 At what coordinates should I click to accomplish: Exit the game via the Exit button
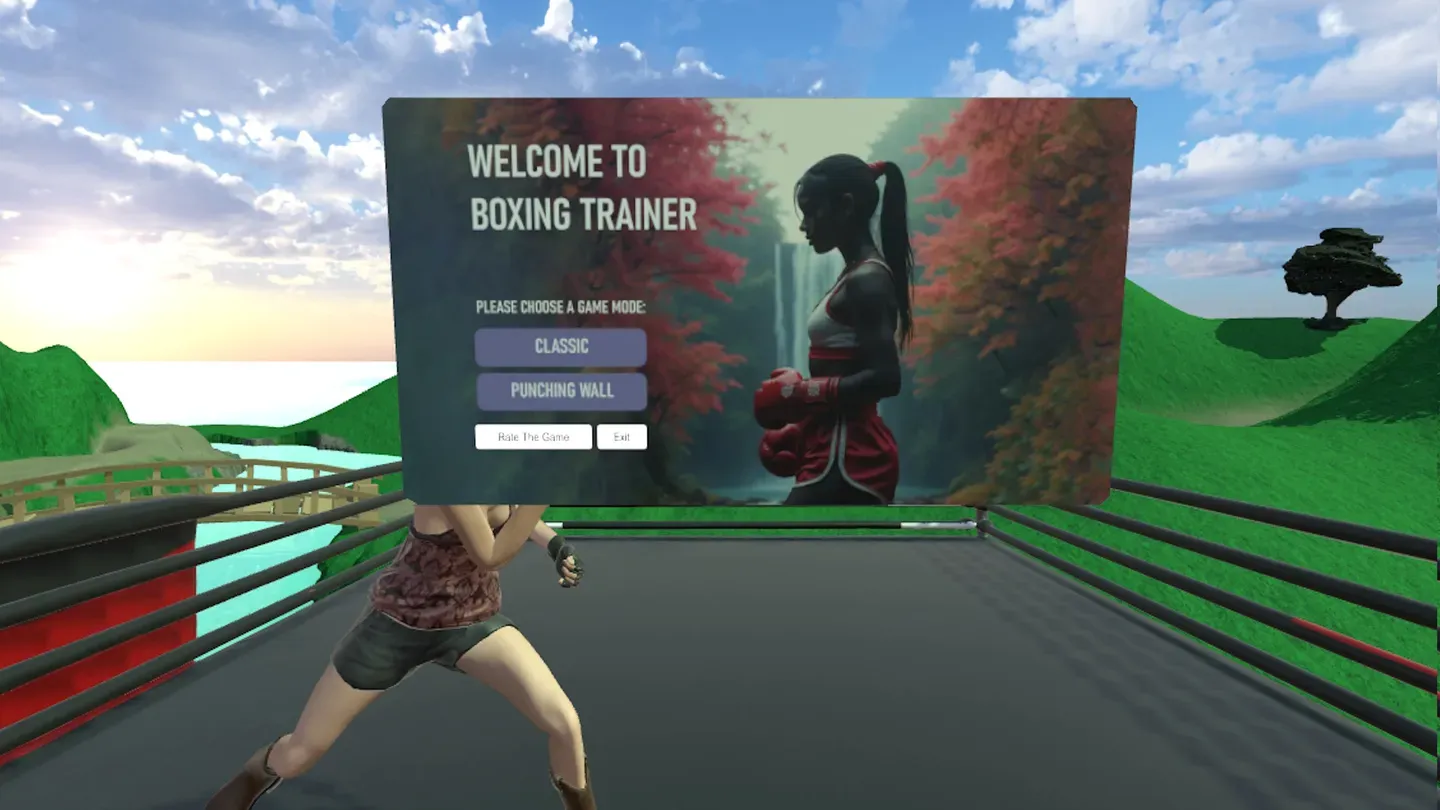[x=622, y=436]
